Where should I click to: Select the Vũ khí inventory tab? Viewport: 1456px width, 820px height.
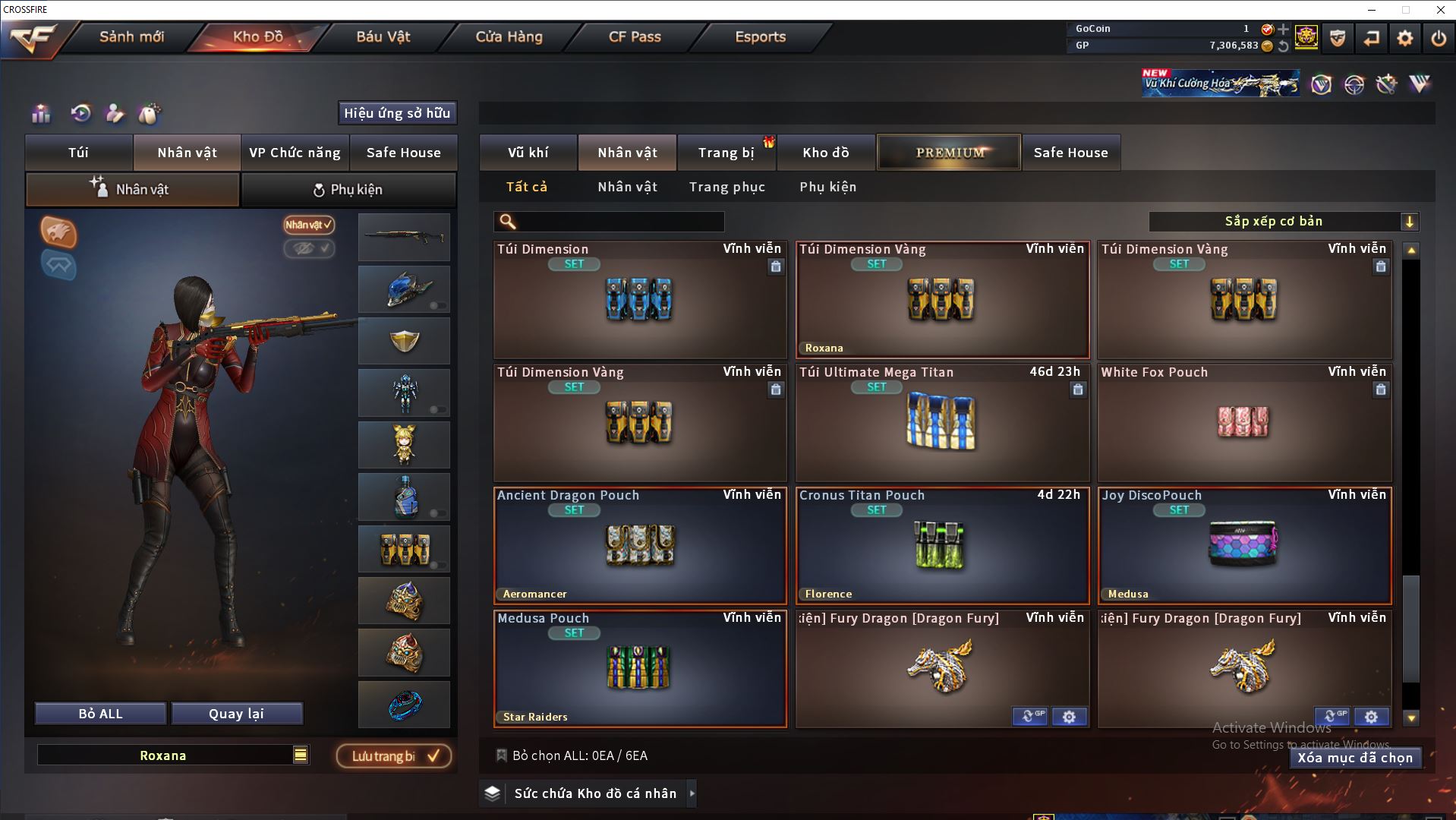click(528, 153)
